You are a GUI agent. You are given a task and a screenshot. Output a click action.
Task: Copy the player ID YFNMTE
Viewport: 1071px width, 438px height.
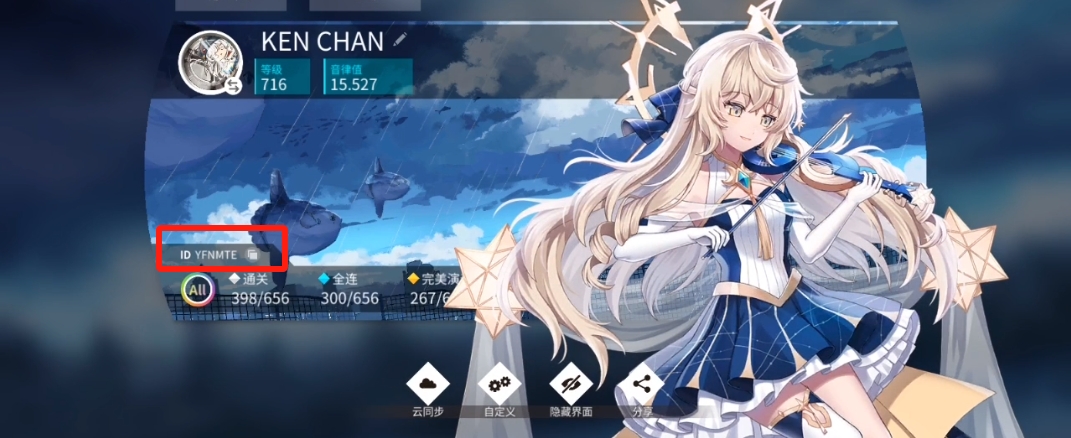[253, 255]
